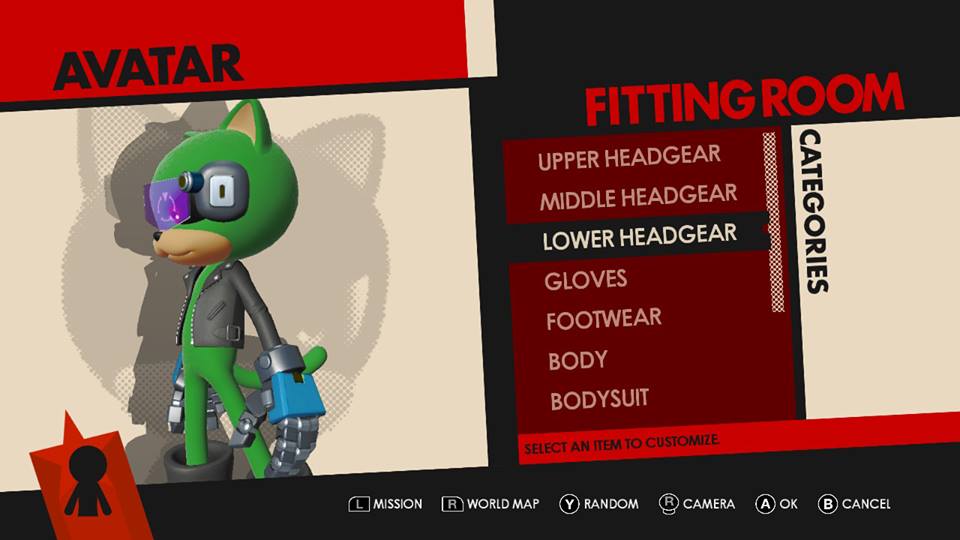
Task: Open the Middle Headgear category
Action: coord(638,197)
